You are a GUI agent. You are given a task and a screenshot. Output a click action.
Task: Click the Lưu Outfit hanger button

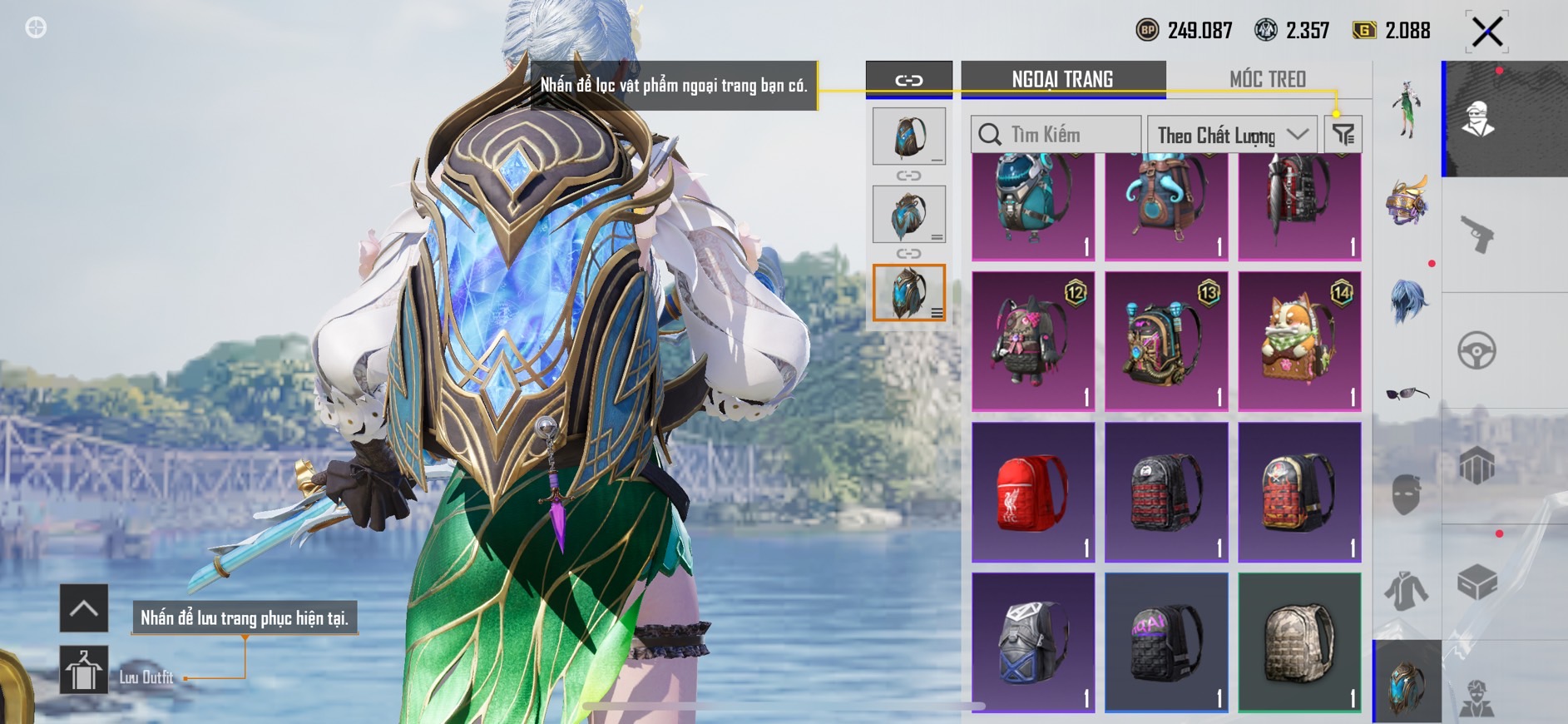point(83,670)
